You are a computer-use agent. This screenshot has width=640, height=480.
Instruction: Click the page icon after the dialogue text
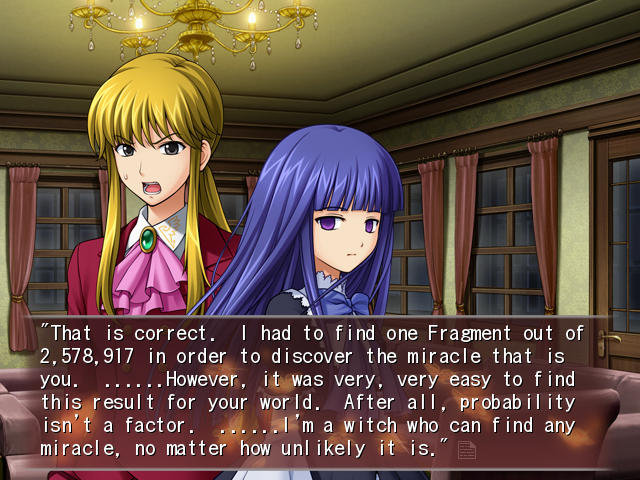(465, 450)
